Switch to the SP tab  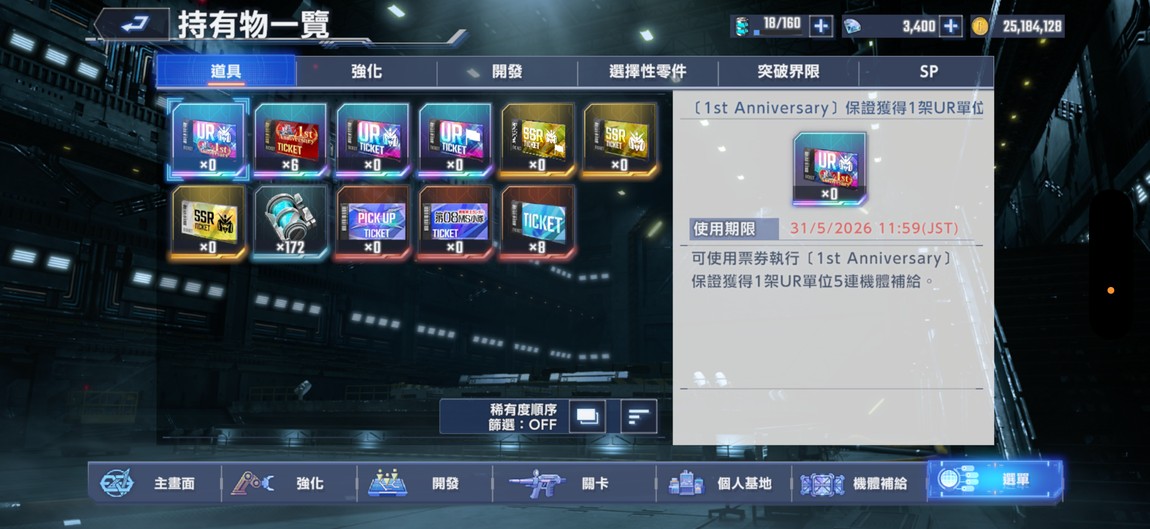(x=927, y=72)
